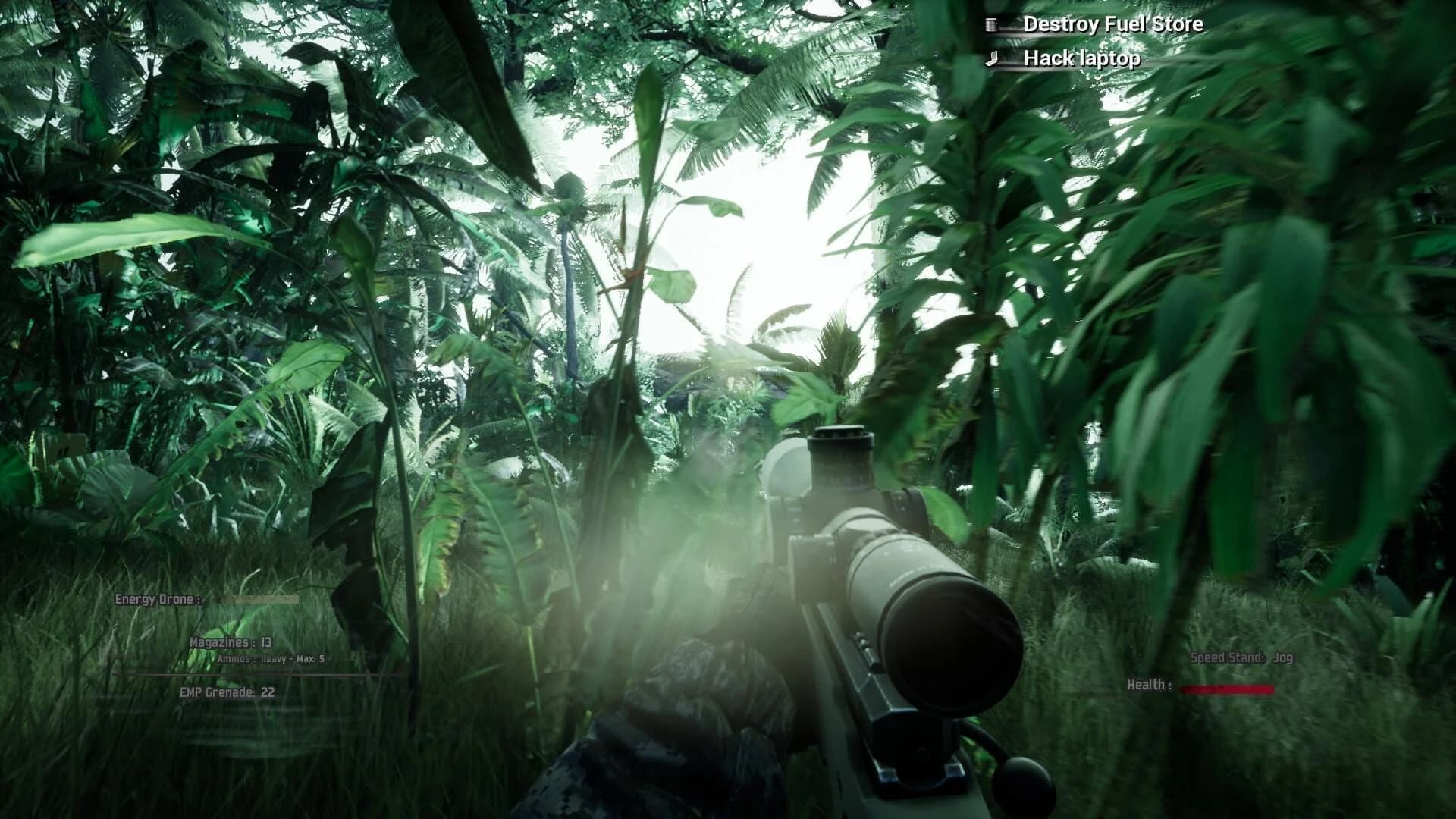Select the Hack laptop mission entry

pyautogui.click(x=1081, y=56)
